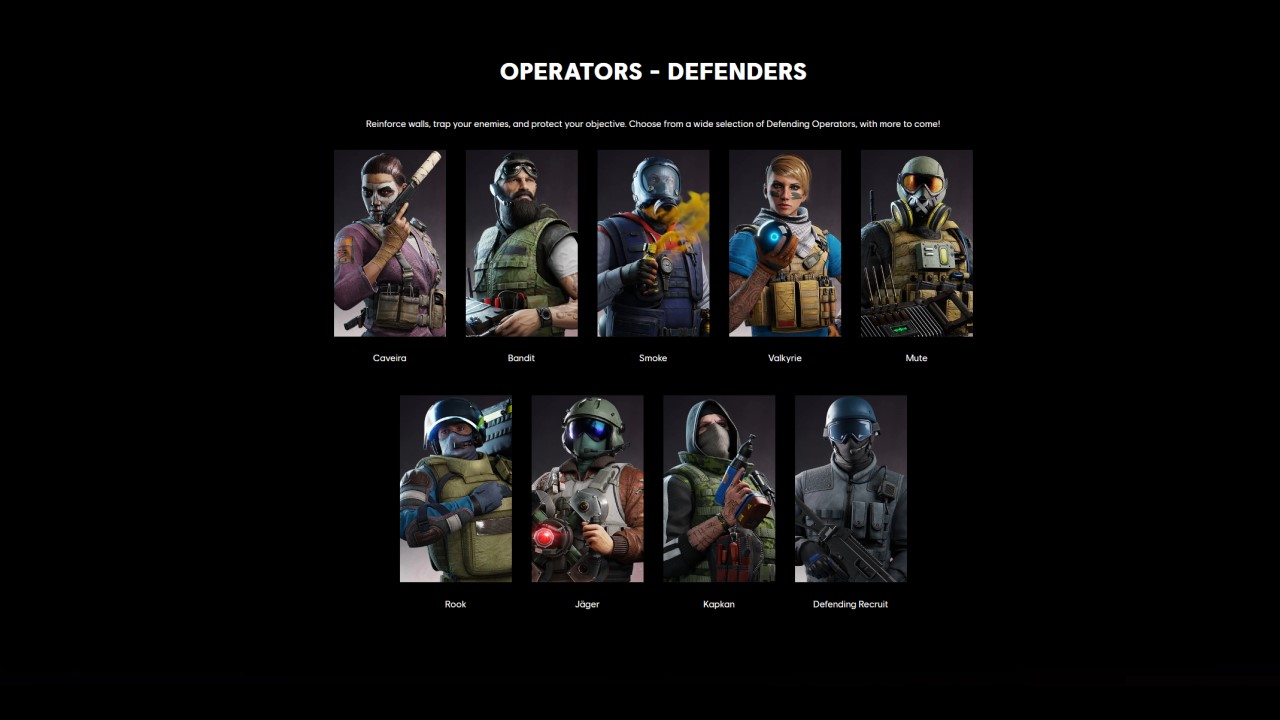
Task: Select the Rook operator portrait
Action: click(455, 488)
